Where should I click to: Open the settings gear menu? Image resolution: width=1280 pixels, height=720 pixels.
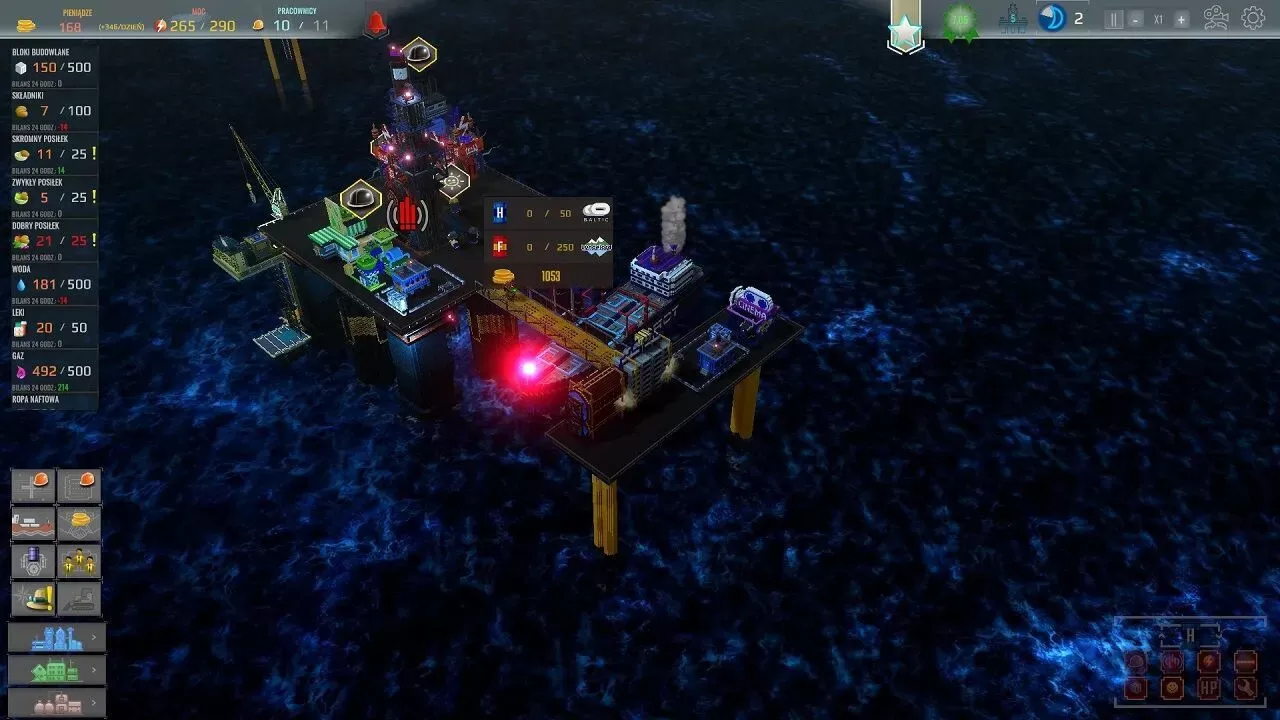point(1253,18)
